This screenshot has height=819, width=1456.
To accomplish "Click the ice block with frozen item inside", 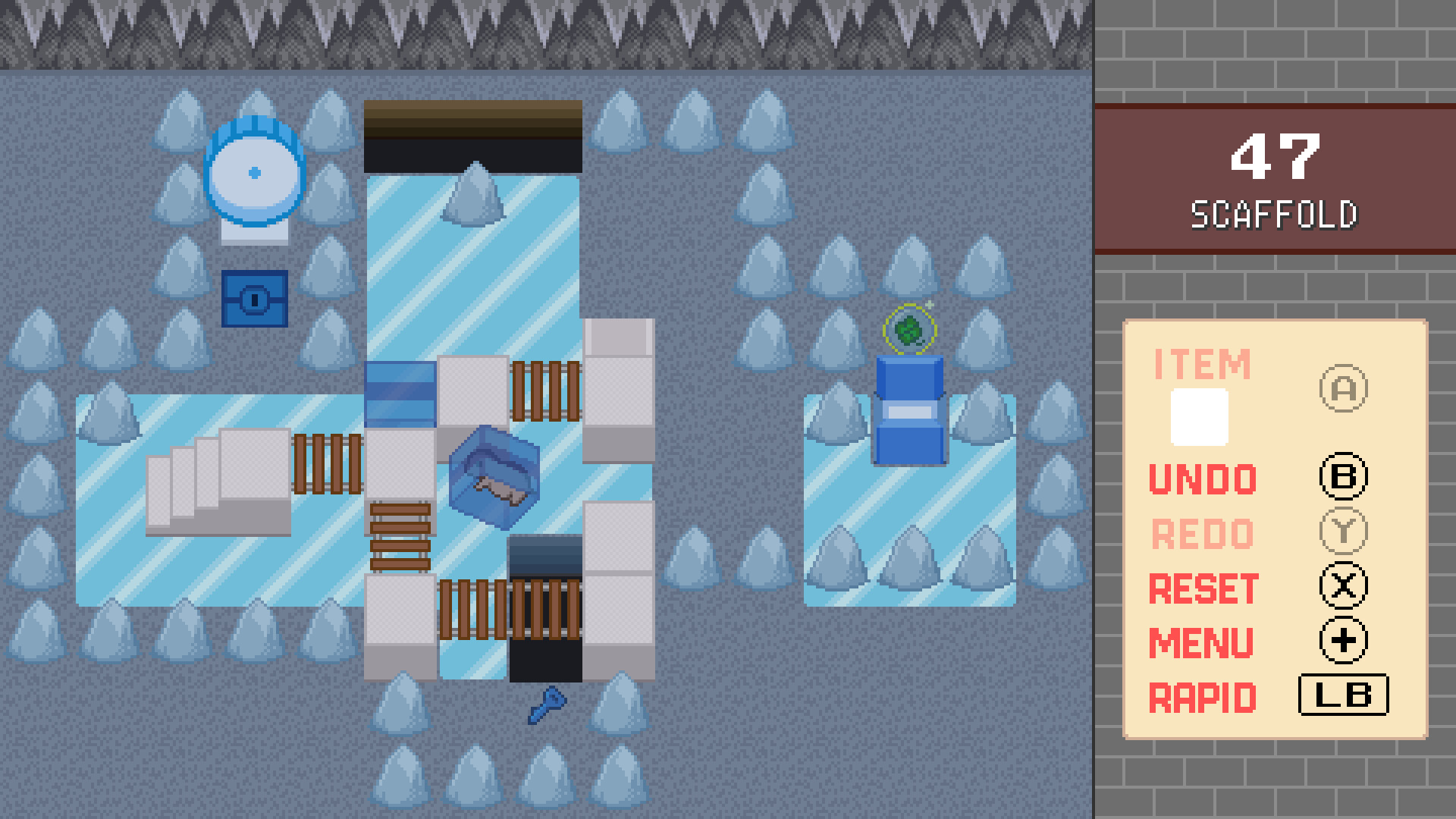I will pos(493,478).
